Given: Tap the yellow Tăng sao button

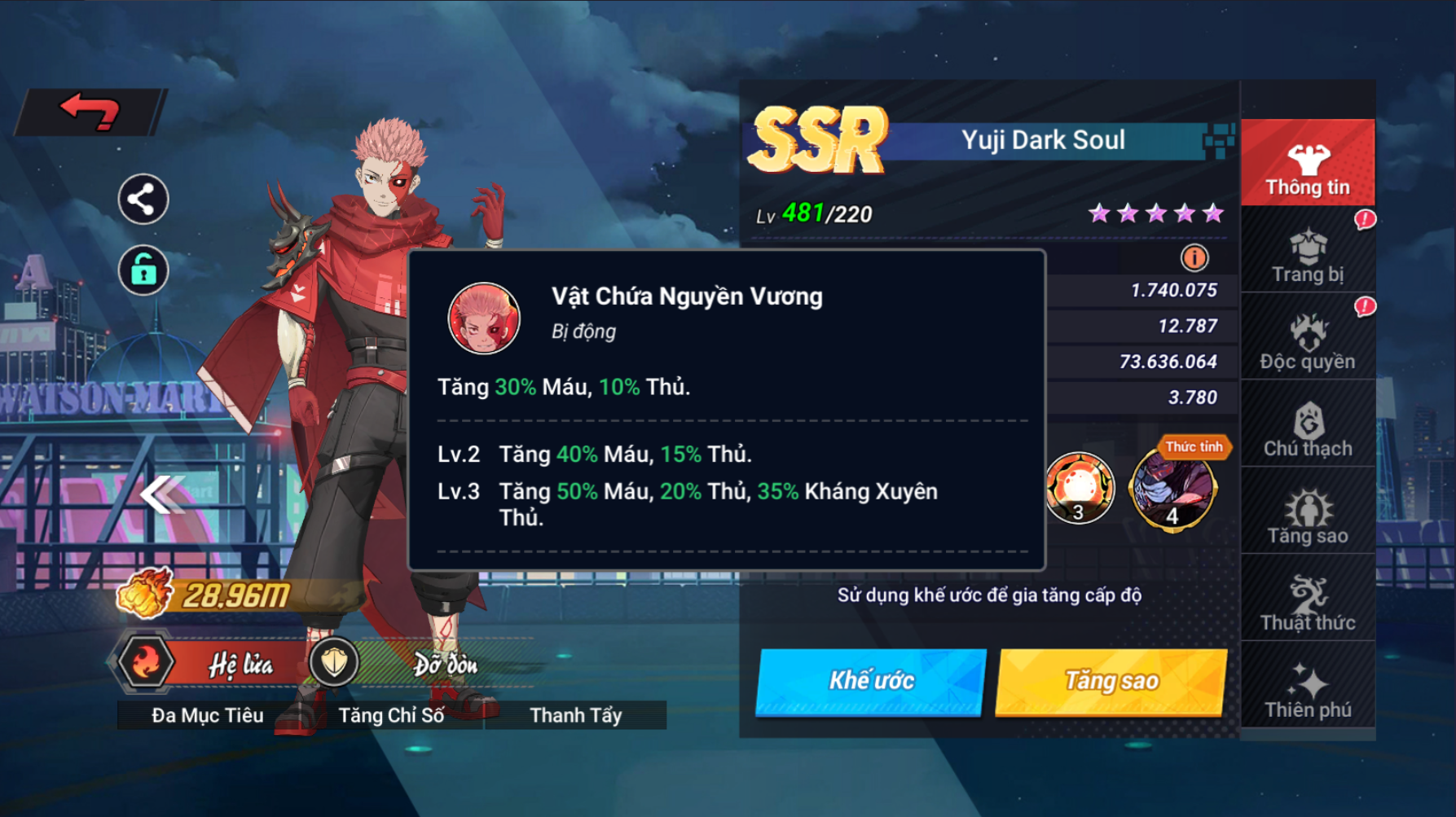Looking at the screenshot, I should (x=1111, y=681).
